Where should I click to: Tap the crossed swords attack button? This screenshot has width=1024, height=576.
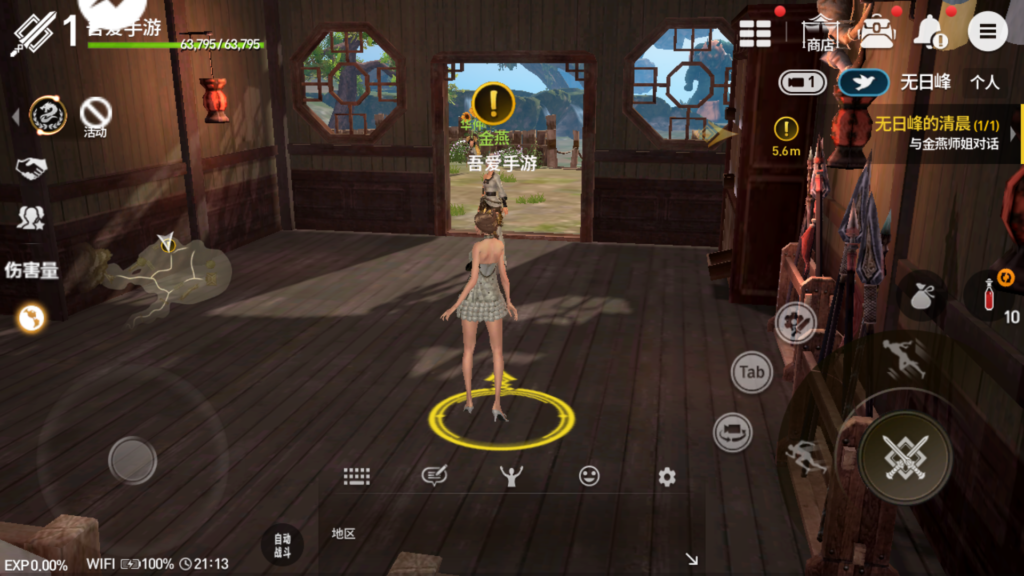[906, 457]
